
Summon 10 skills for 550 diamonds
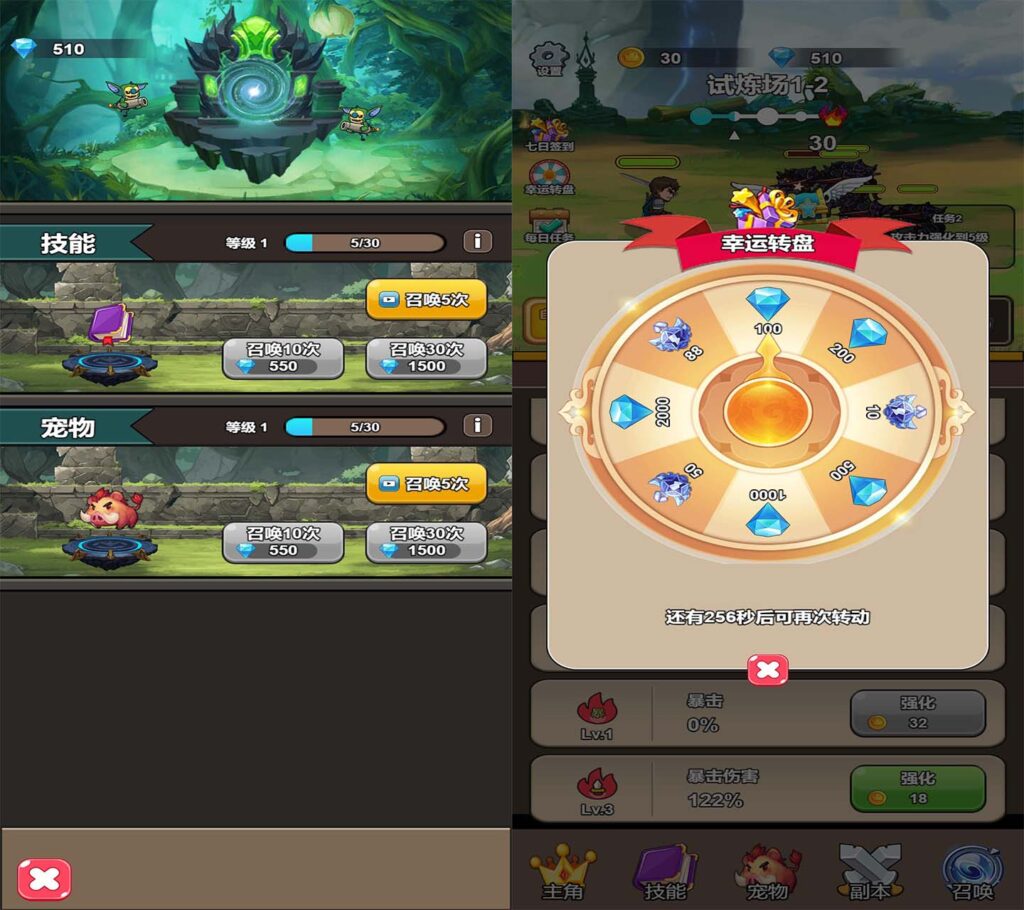coord(283,358)
